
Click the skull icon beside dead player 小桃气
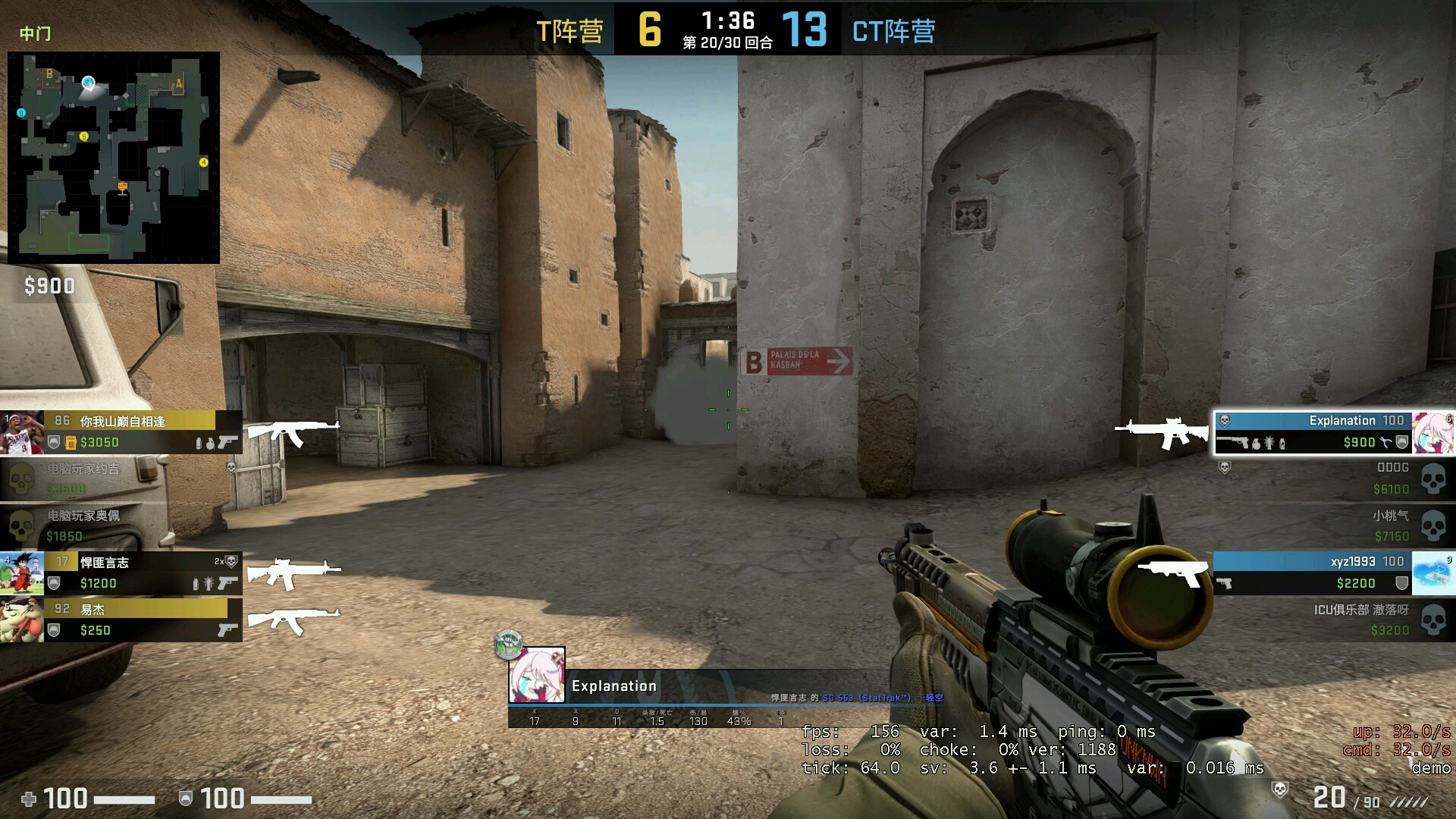(1432, 525)
